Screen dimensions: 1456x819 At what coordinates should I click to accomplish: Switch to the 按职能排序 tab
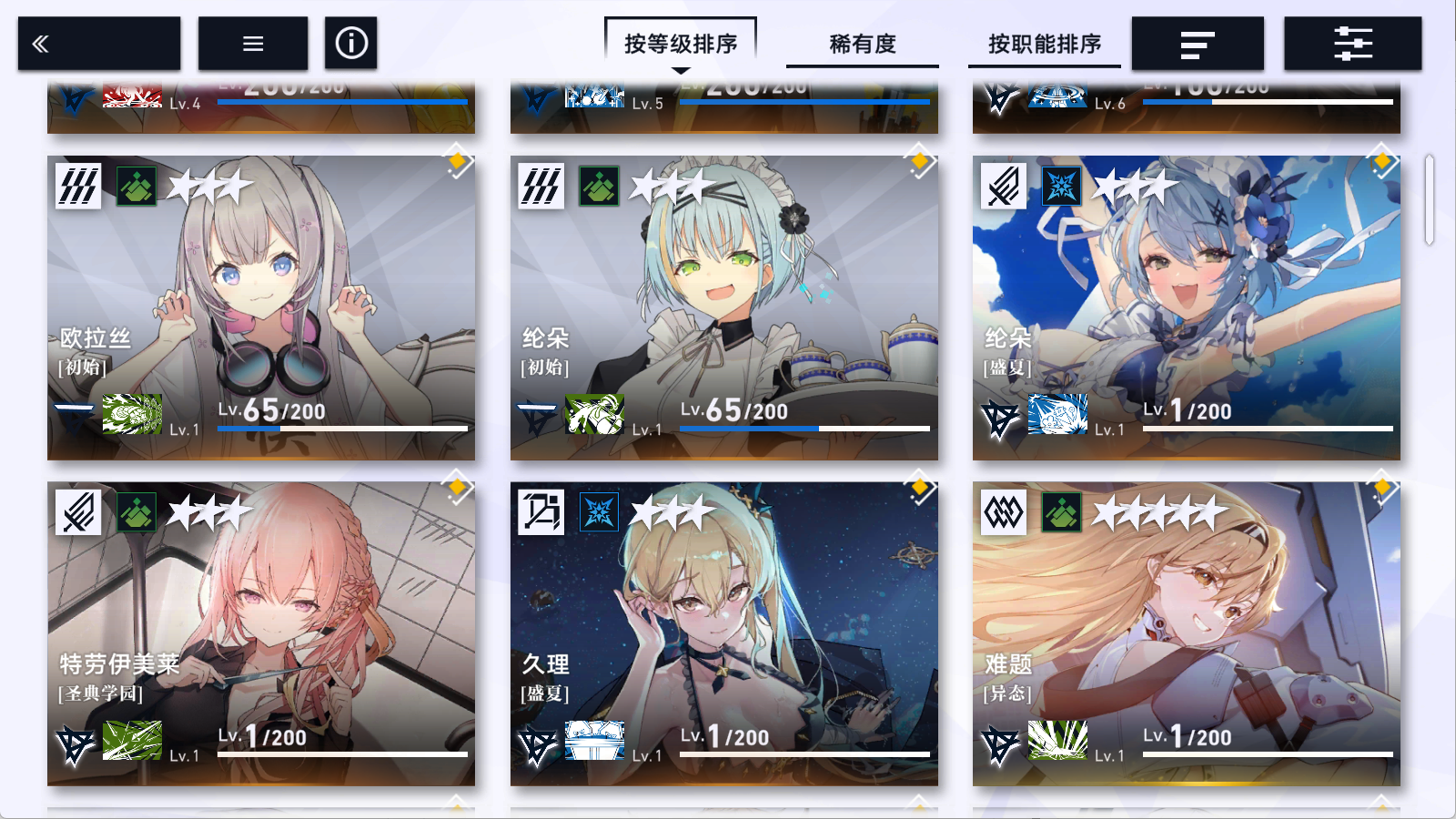[1043, 44]
